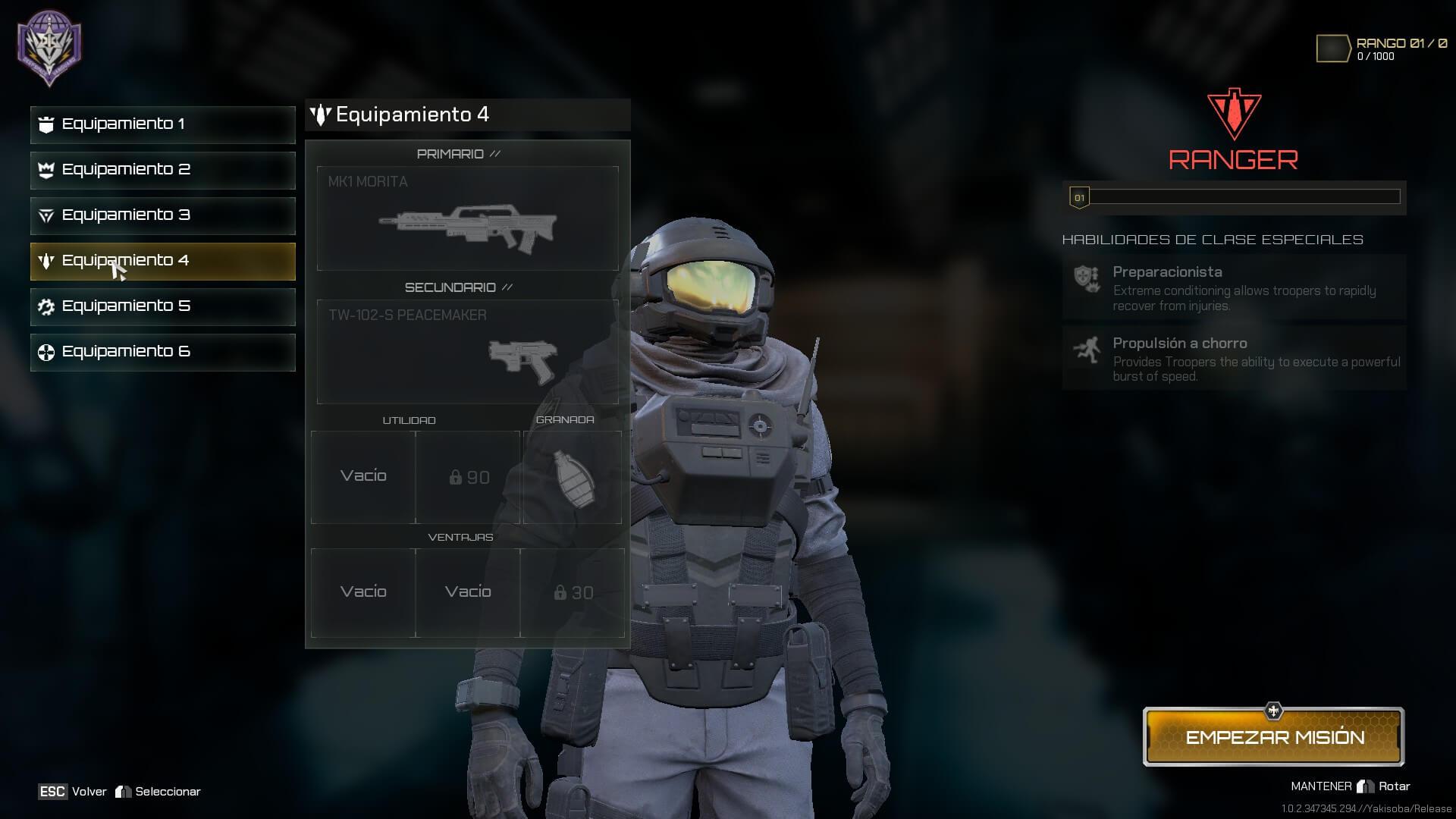Choose the Equipamiento 2 loadout
The image size is (1456, 819).
162,170
